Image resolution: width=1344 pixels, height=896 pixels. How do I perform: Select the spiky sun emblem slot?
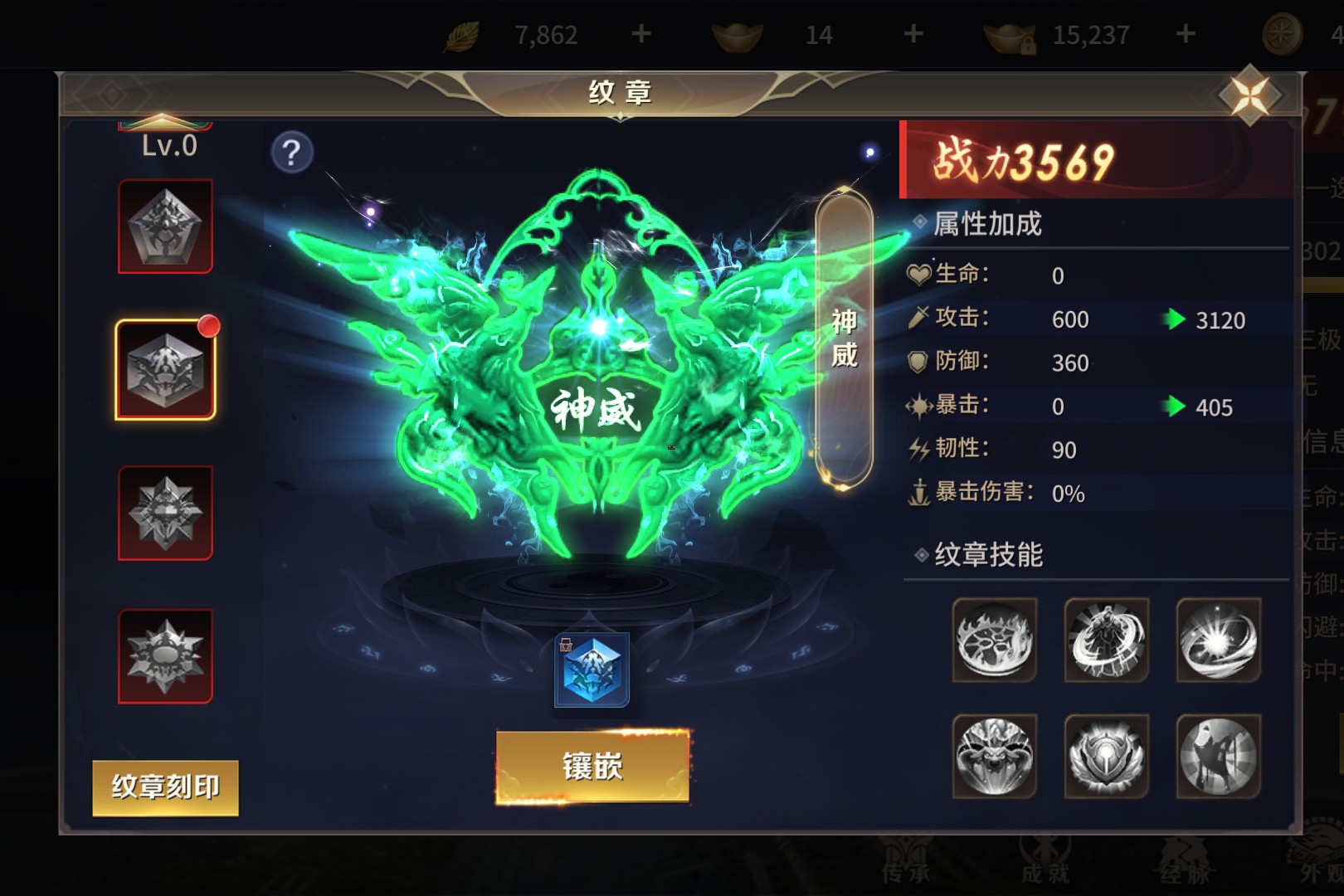[x=166, y=656]
